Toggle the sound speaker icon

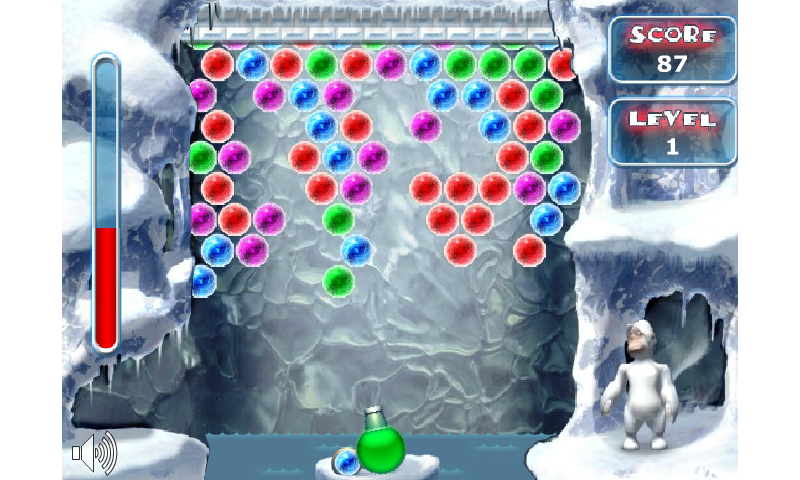(93, 453)
